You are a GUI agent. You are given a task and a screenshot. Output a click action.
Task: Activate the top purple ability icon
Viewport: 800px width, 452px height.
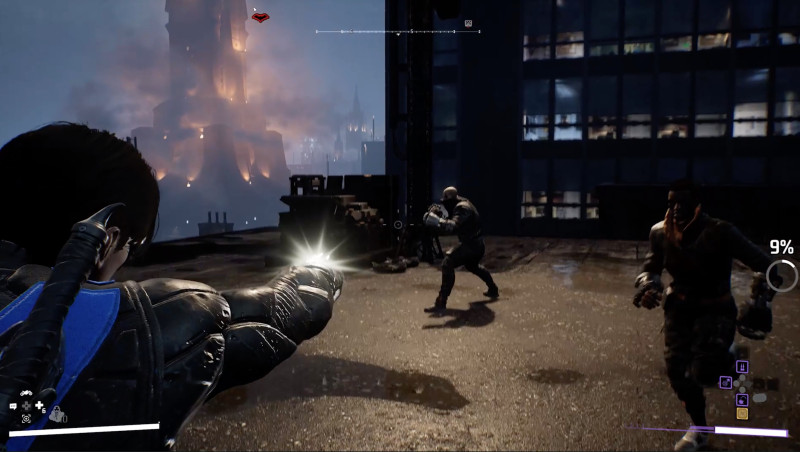coord(742,367)
